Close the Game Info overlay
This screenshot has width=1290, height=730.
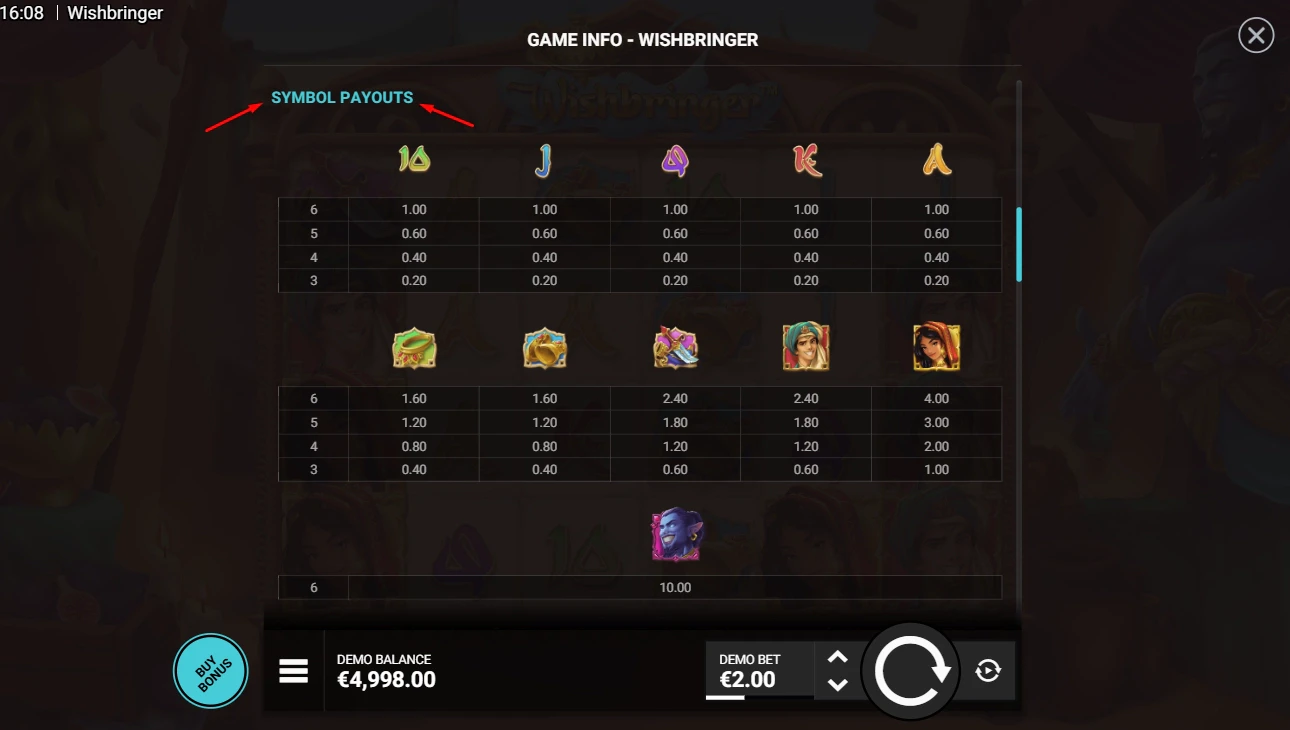(x=1255, y=35)
